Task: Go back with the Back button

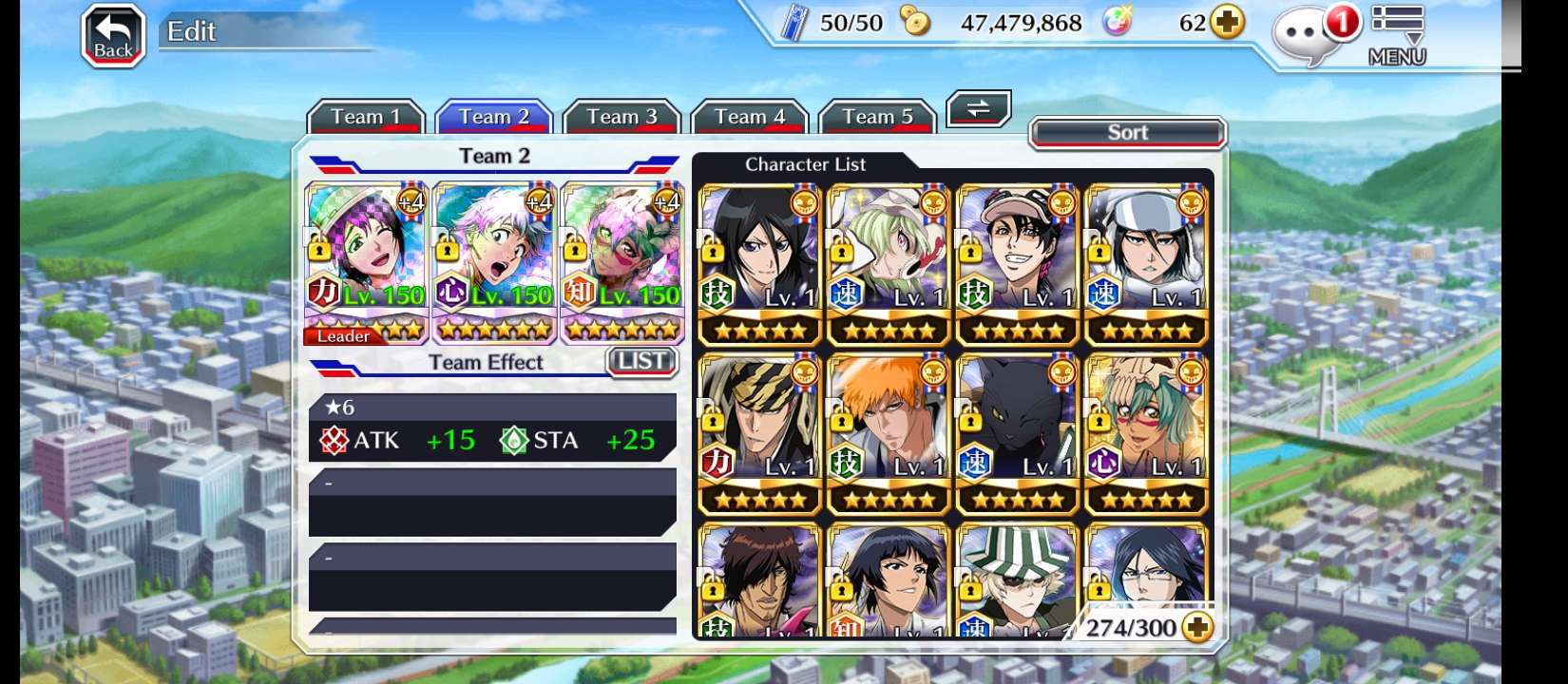Action: (x=113, y=36)
